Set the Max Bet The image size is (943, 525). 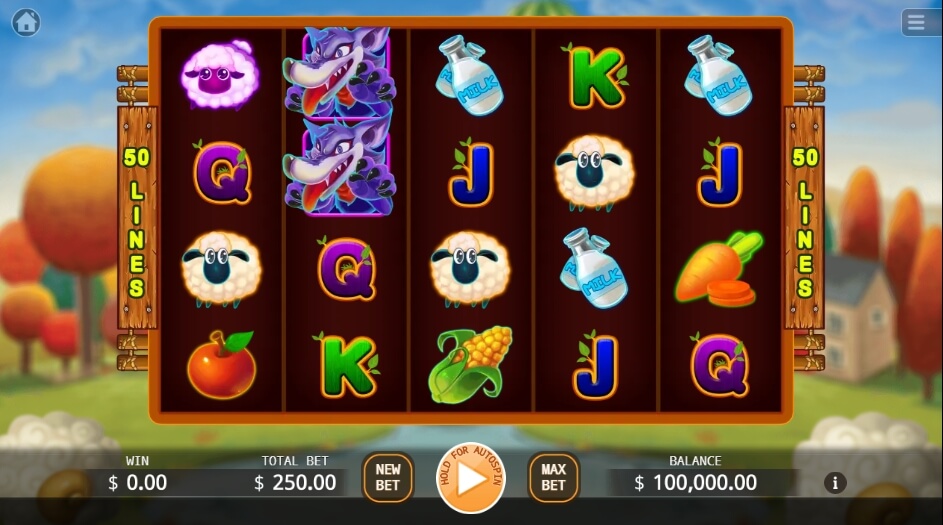[553, 478]
